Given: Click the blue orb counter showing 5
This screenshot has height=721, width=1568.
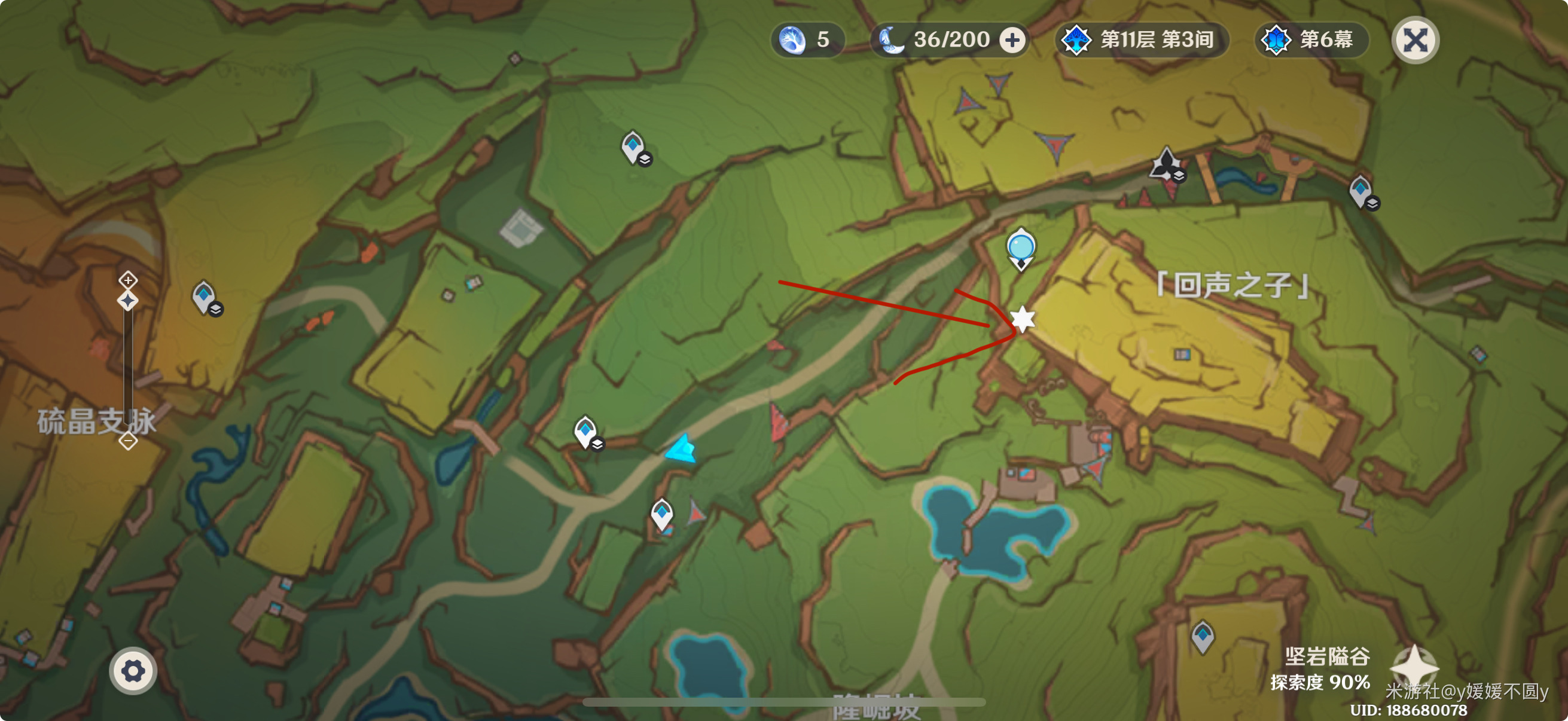Looking at the screenshot, I should click(807, 40).
